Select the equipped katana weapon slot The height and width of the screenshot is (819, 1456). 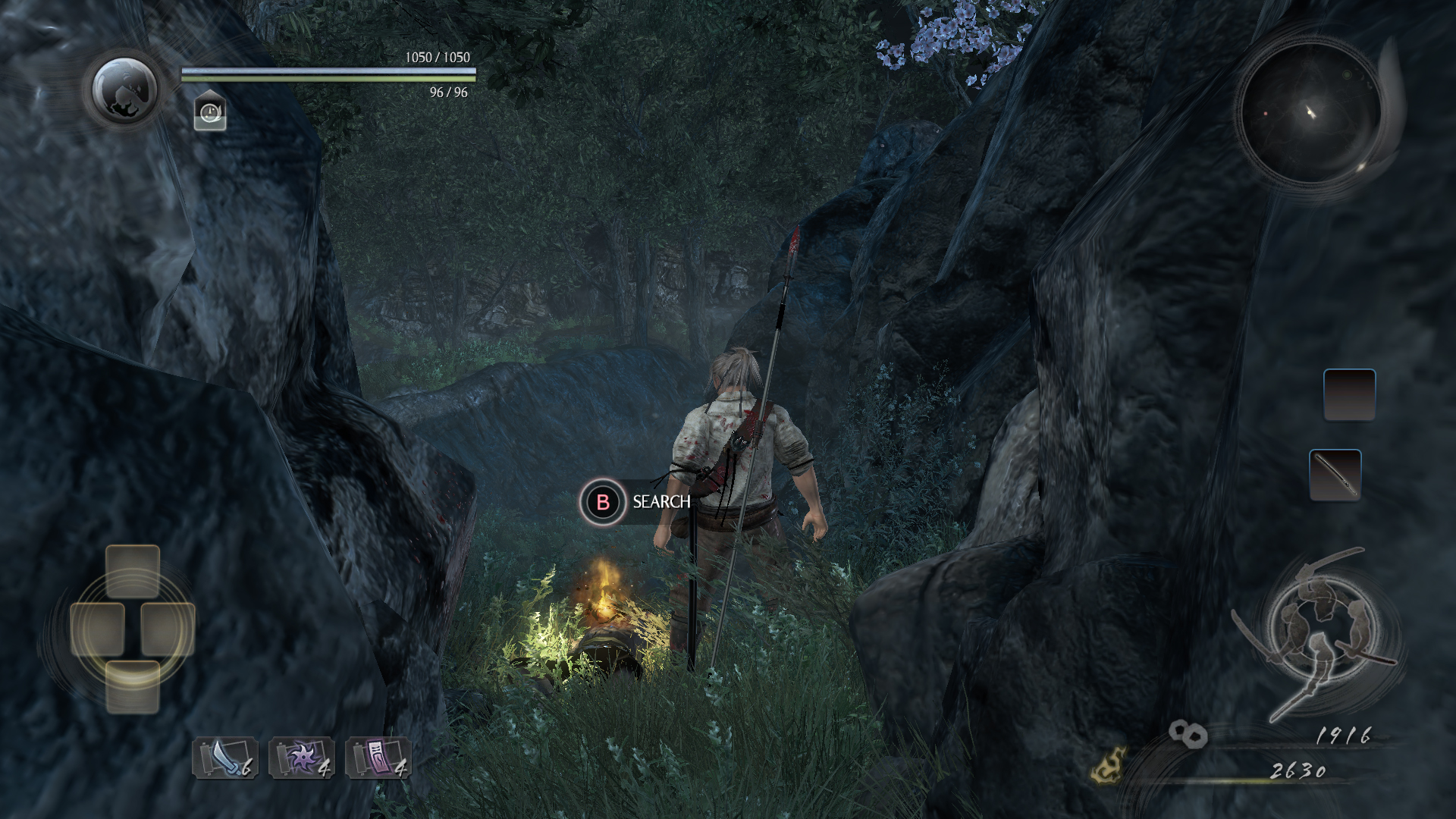(1335, 475)
